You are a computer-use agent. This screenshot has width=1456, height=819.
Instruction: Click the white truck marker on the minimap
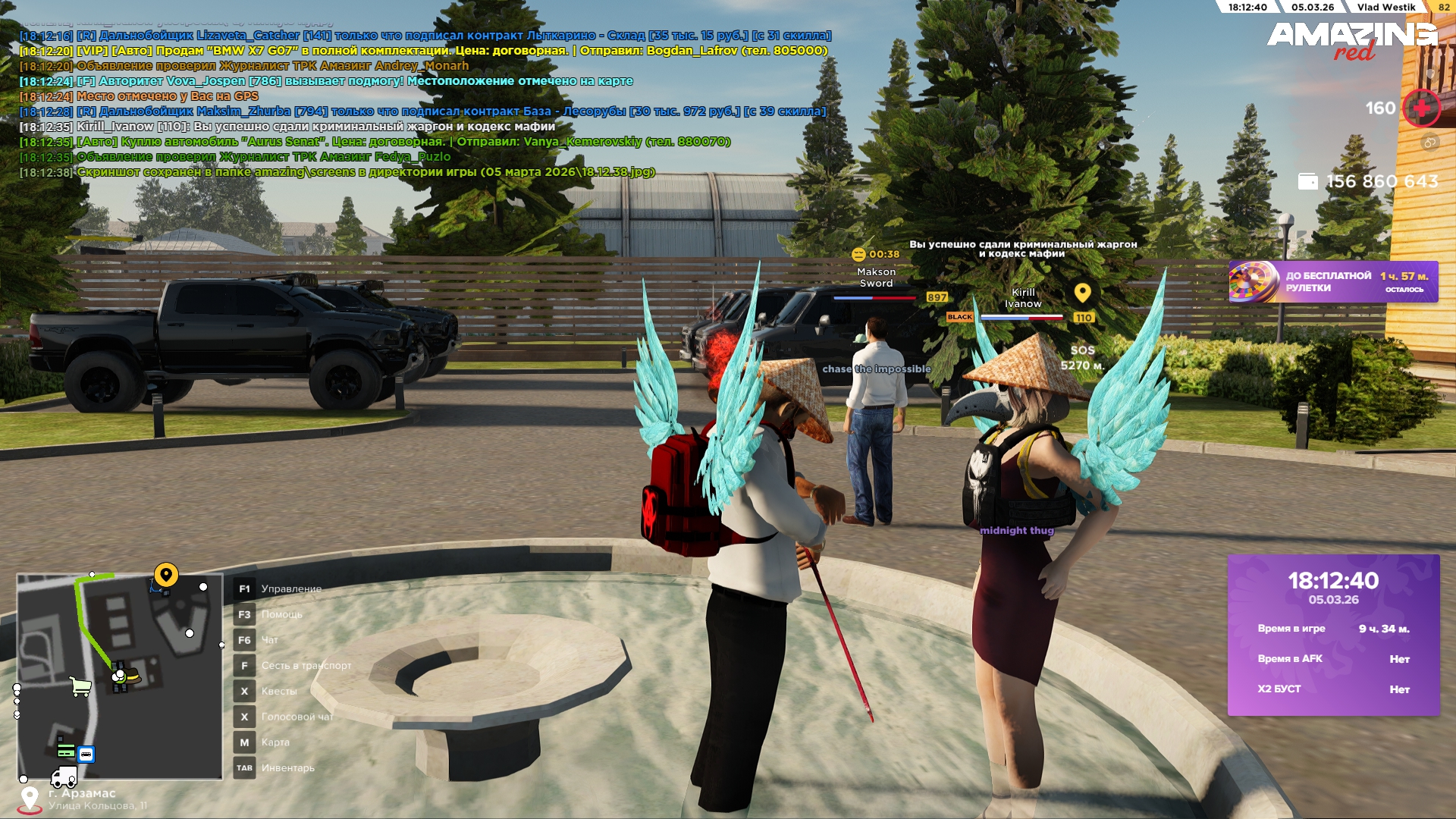tap(64, 777)
